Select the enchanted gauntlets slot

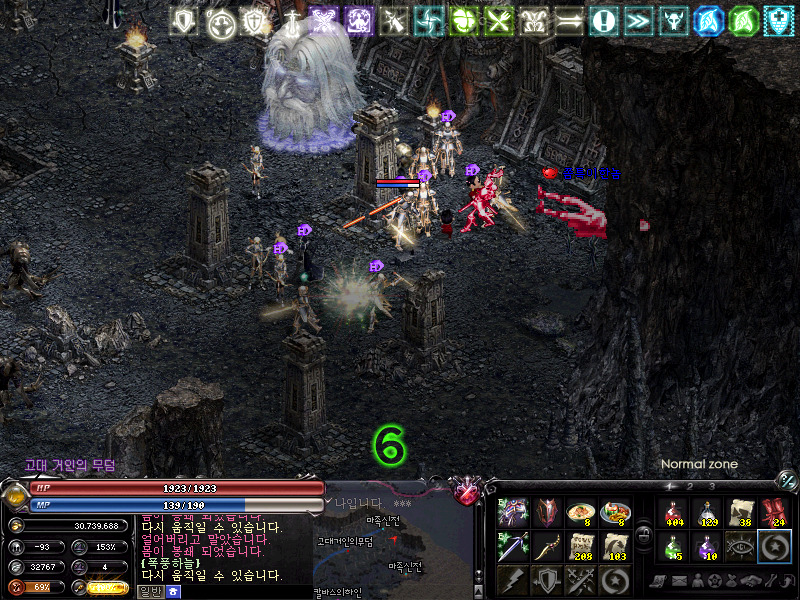pyautogui.click(x=514, y=512)
